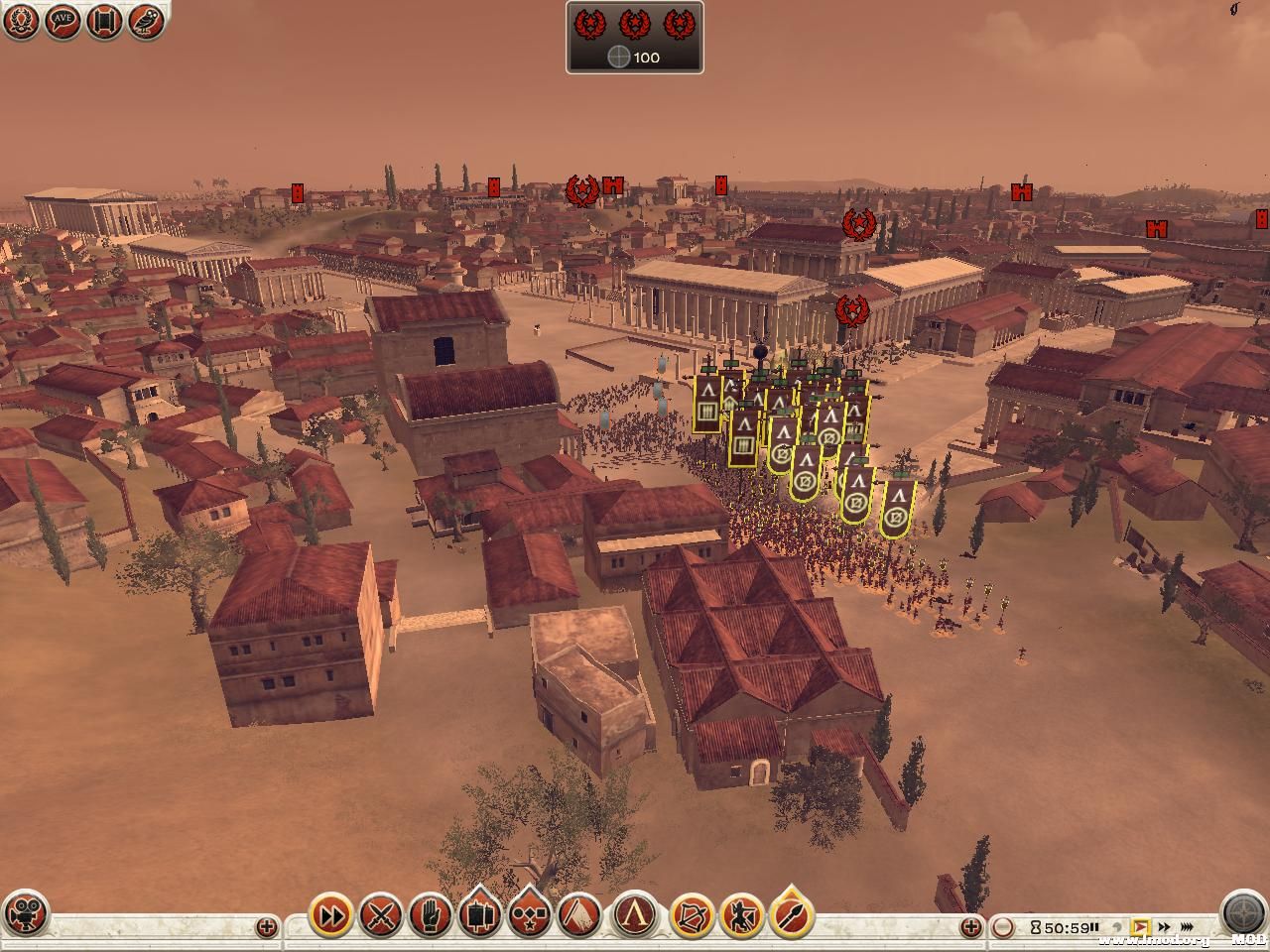
Task: Open the compass radar map button
Action: [x=1242, y=914]
